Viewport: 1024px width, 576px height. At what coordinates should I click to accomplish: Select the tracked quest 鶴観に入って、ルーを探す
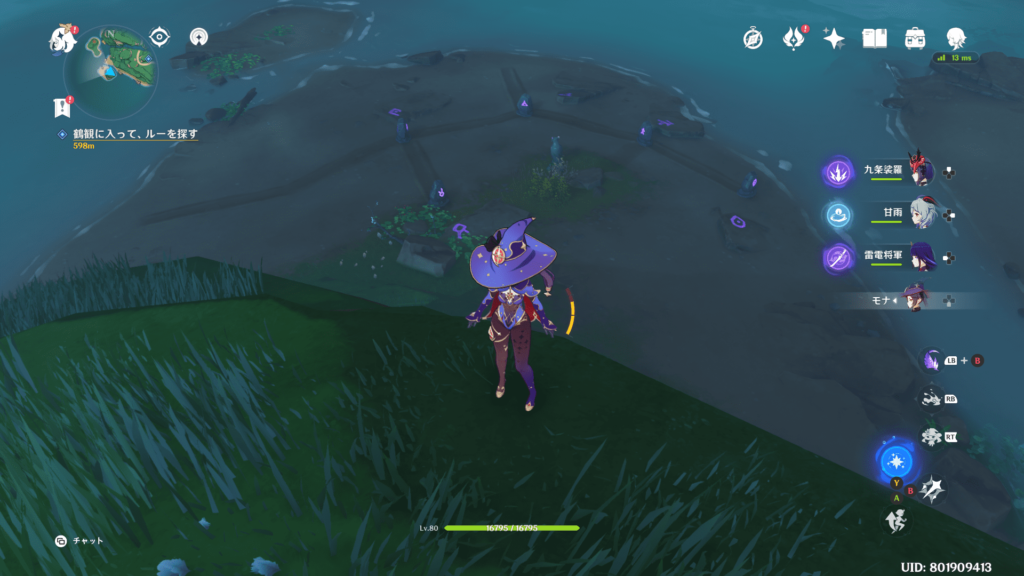coord(128,133)
